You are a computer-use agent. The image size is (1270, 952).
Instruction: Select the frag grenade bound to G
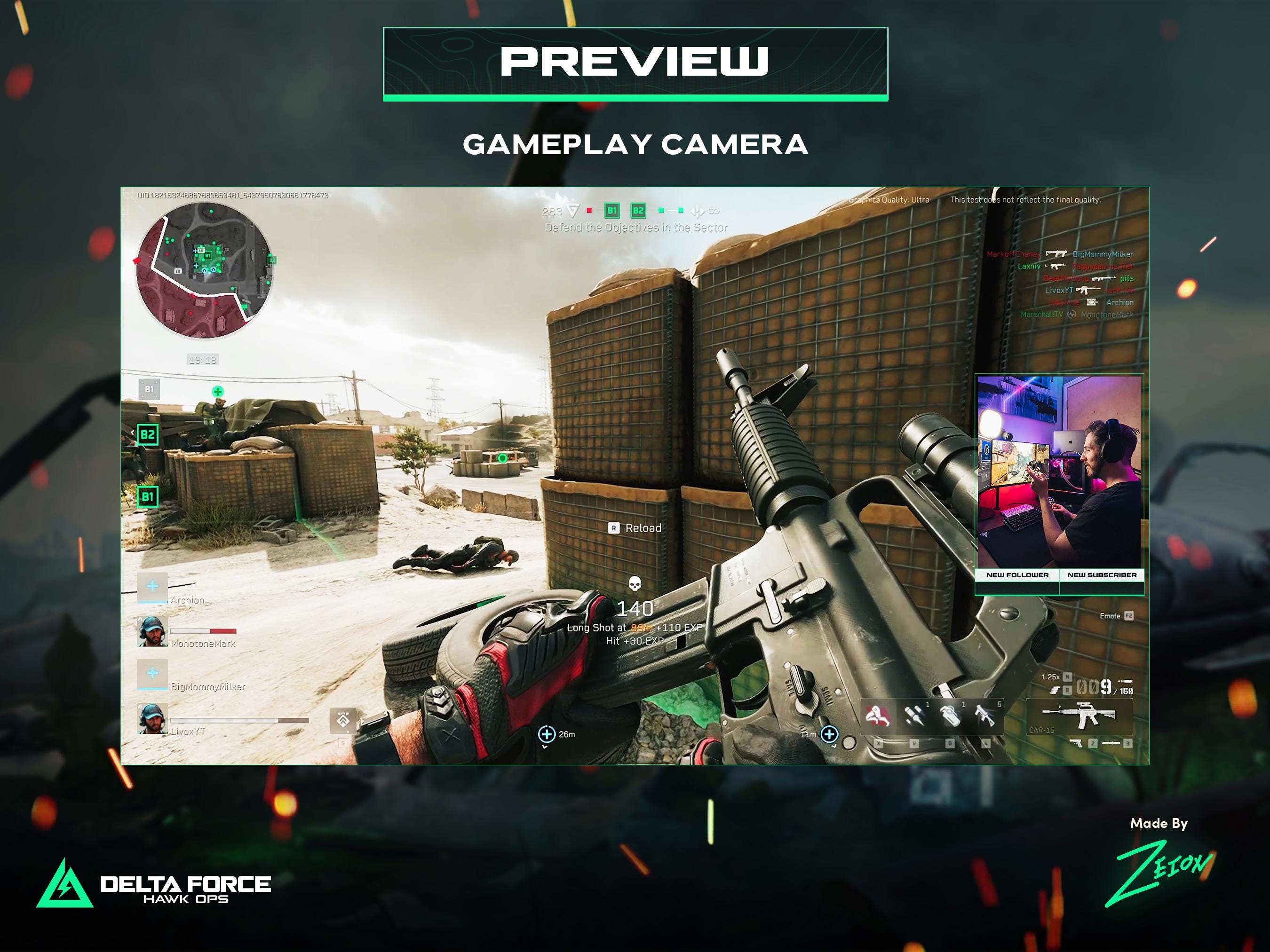[951, 716]
